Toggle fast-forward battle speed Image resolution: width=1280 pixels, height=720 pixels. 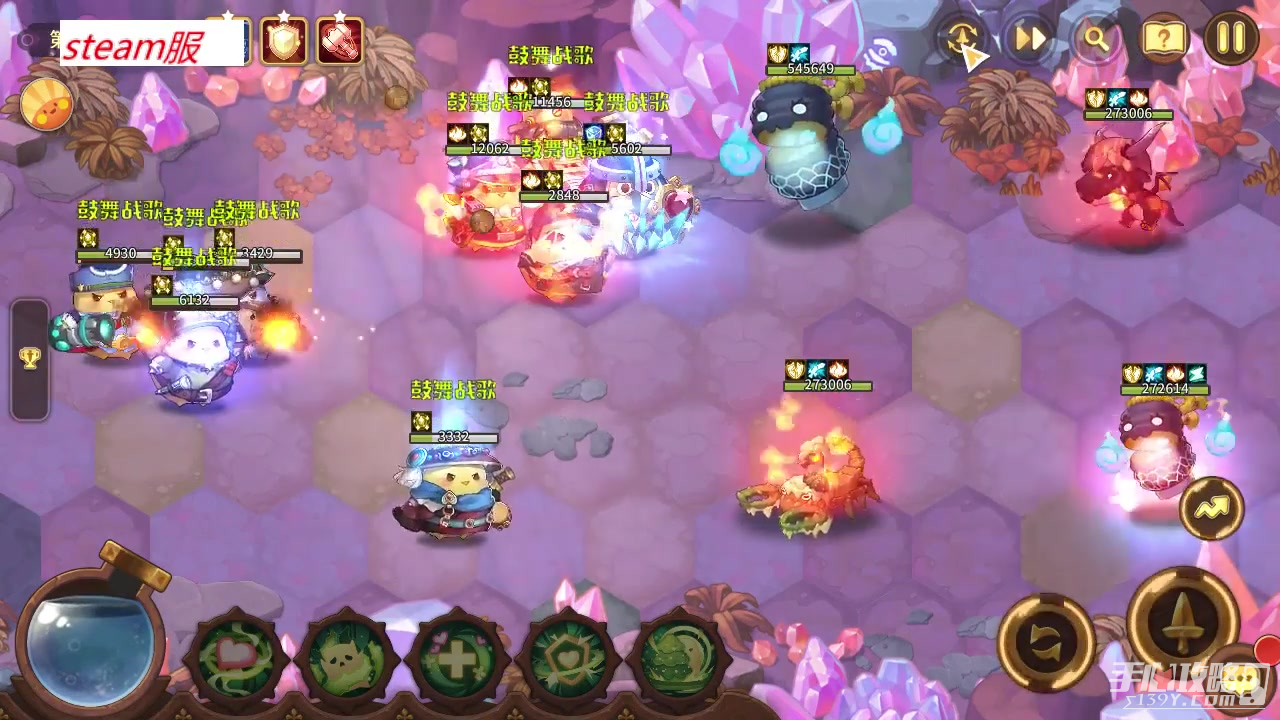tap(1030, 39)
